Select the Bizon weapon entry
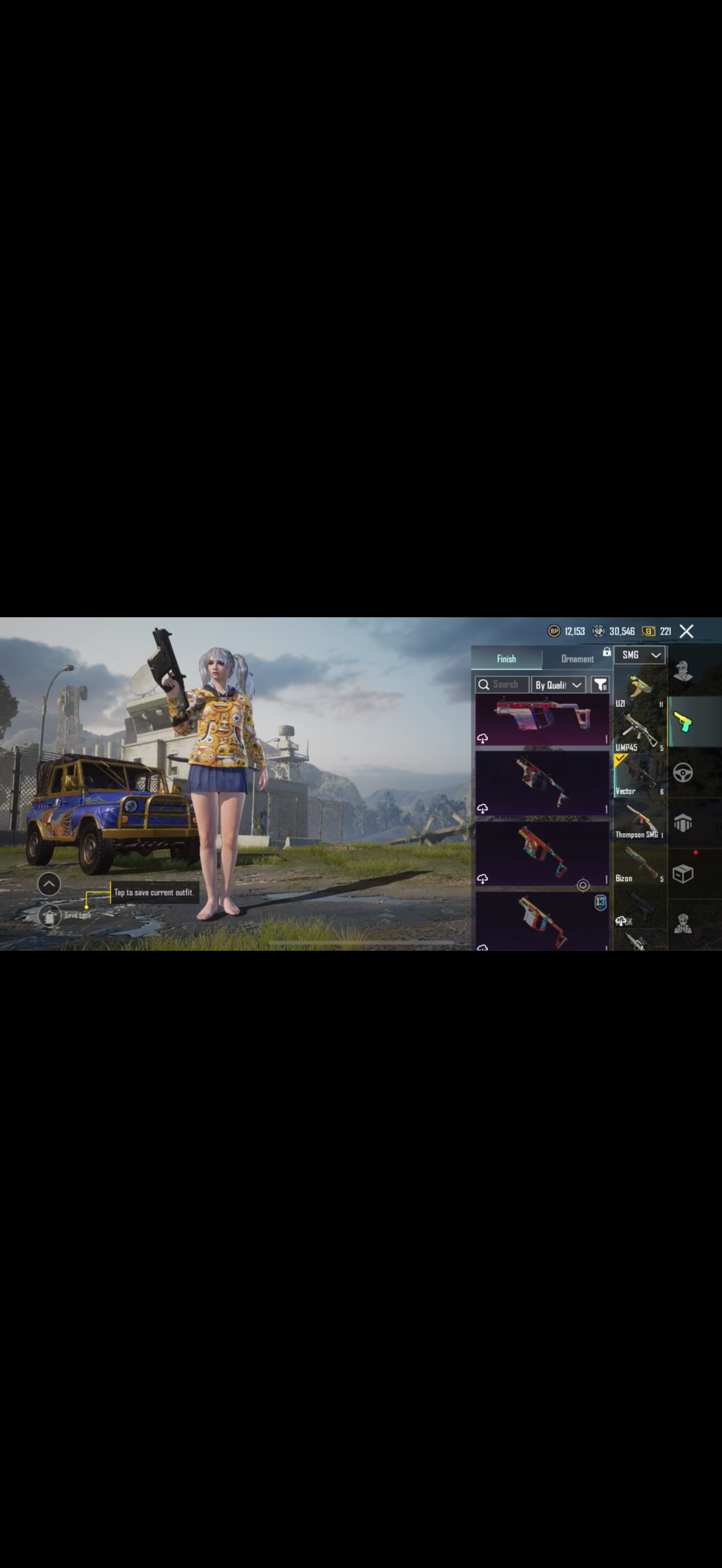Viewport: 722px width, 1568px height. pos(639,865)
